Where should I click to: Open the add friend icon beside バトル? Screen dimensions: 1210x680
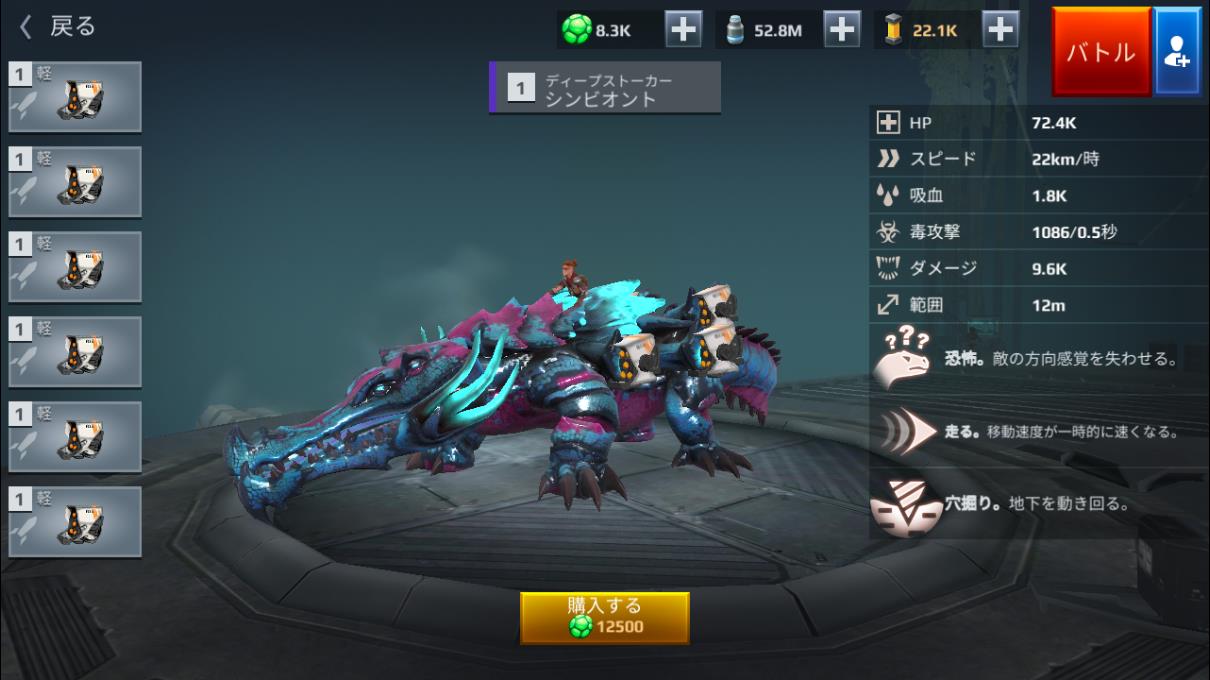coord(1177,52)
